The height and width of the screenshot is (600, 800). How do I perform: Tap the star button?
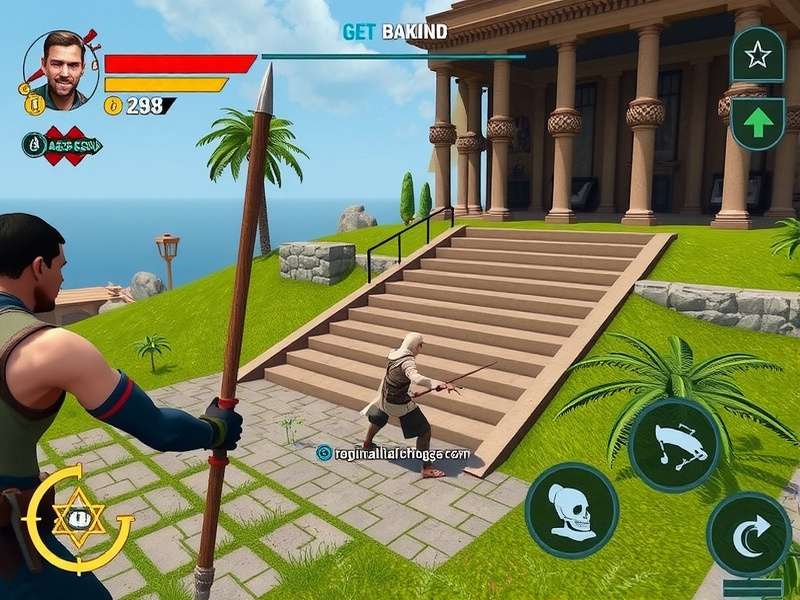(757, 55)
